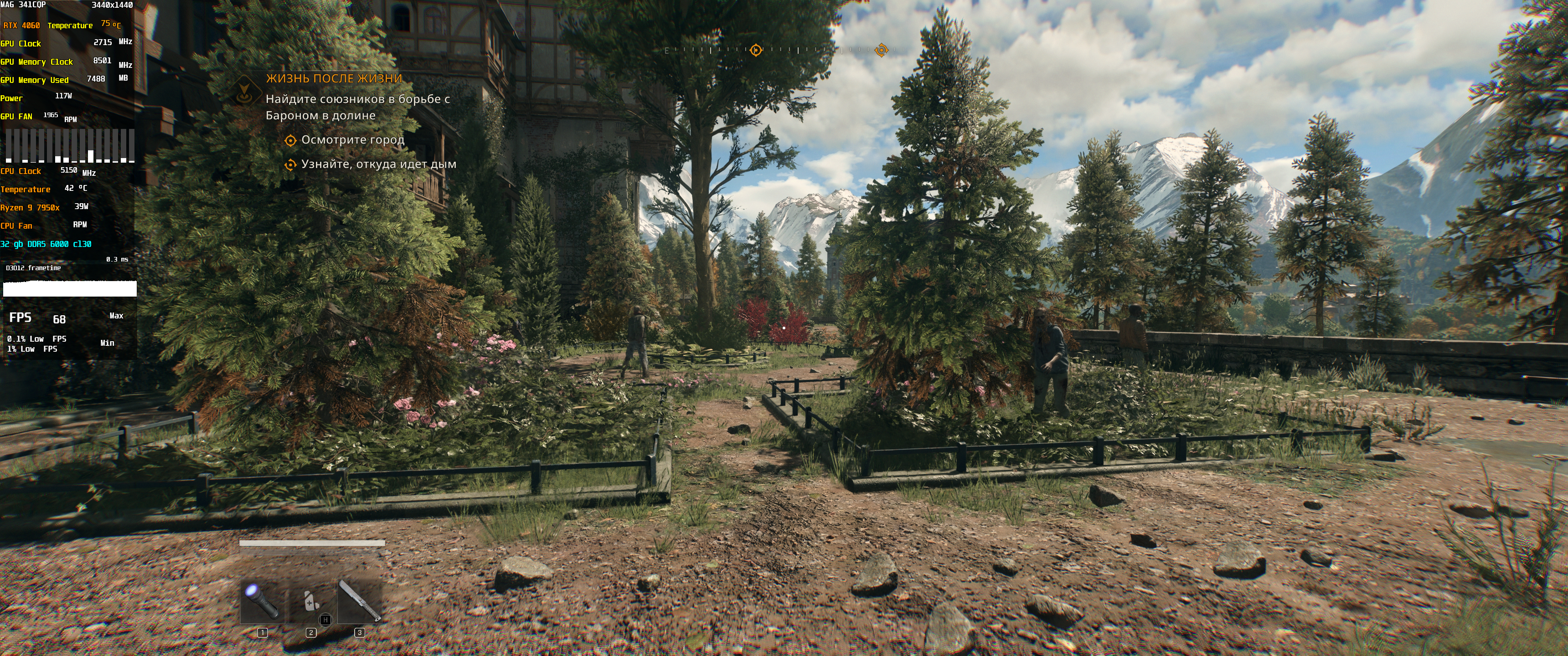The image size is (1568, 656).
Task: Select the Осмотрите город objective
Action: (352, 140)
